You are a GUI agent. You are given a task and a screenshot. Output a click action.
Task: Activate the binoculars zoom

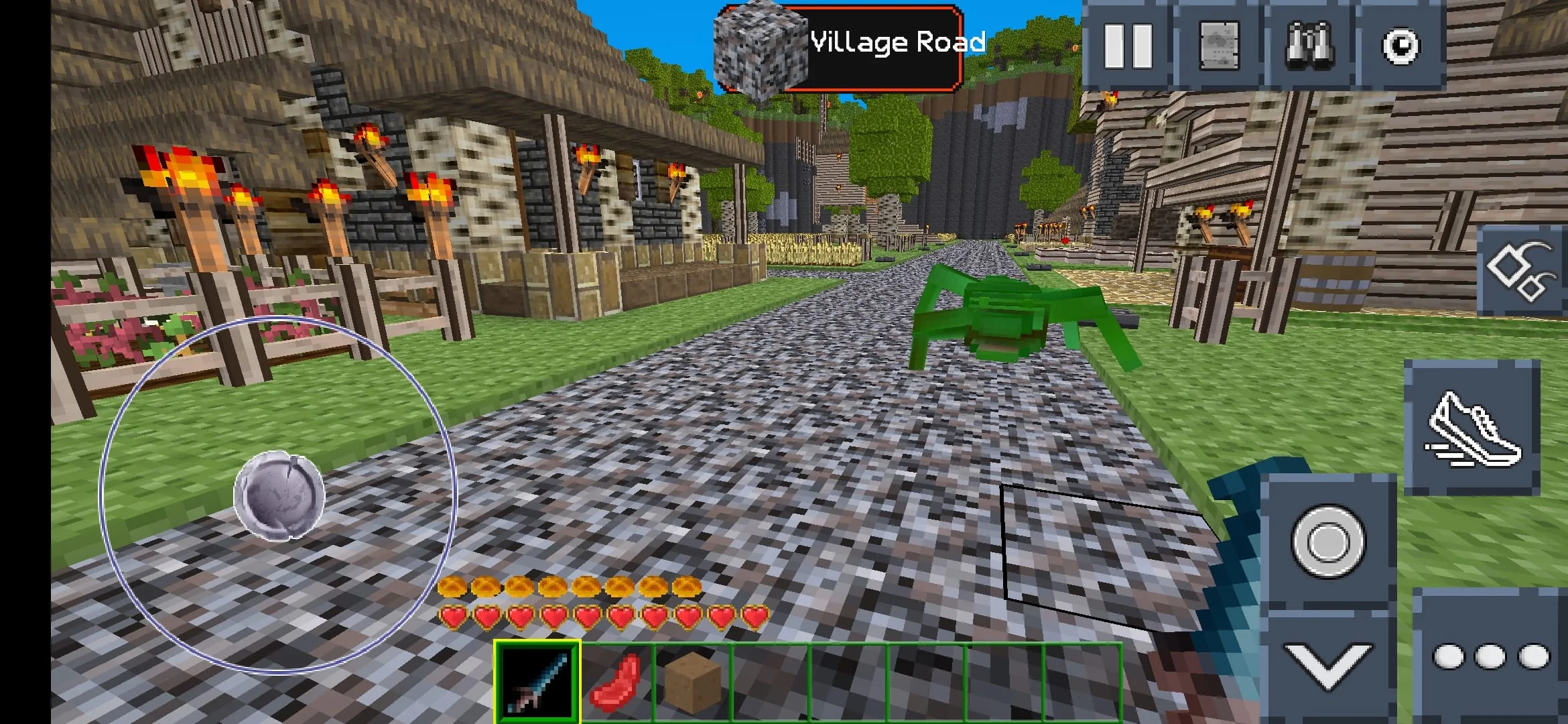(1310, 46)
